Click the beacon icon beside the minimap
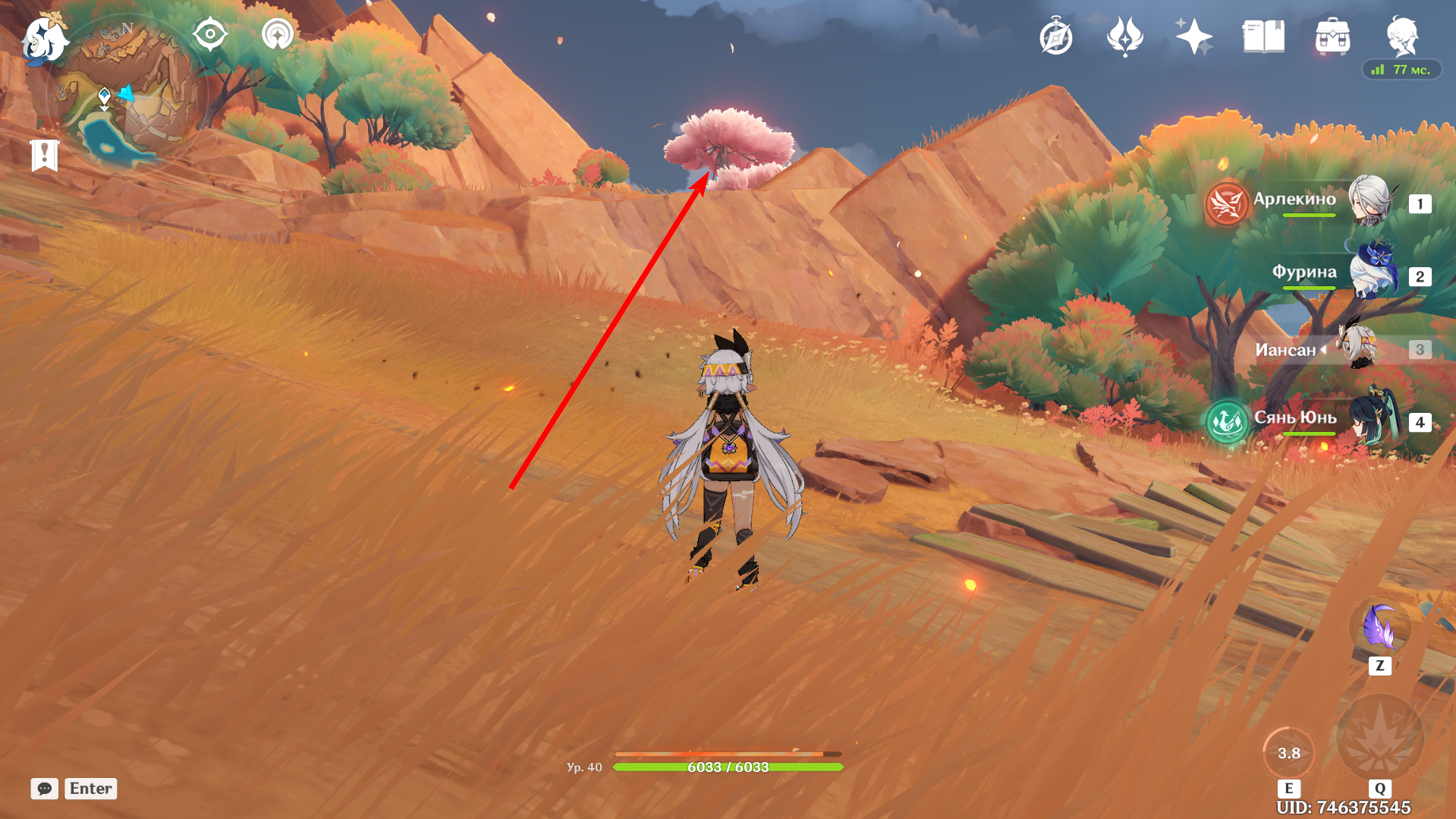1456x819 pixels. coord(276,33)
